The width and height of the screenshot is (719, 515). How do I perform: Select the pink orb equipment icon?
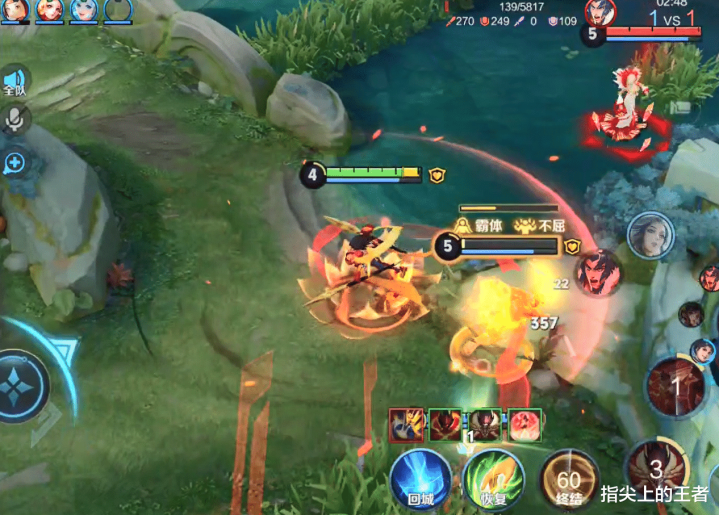point(525,425)
